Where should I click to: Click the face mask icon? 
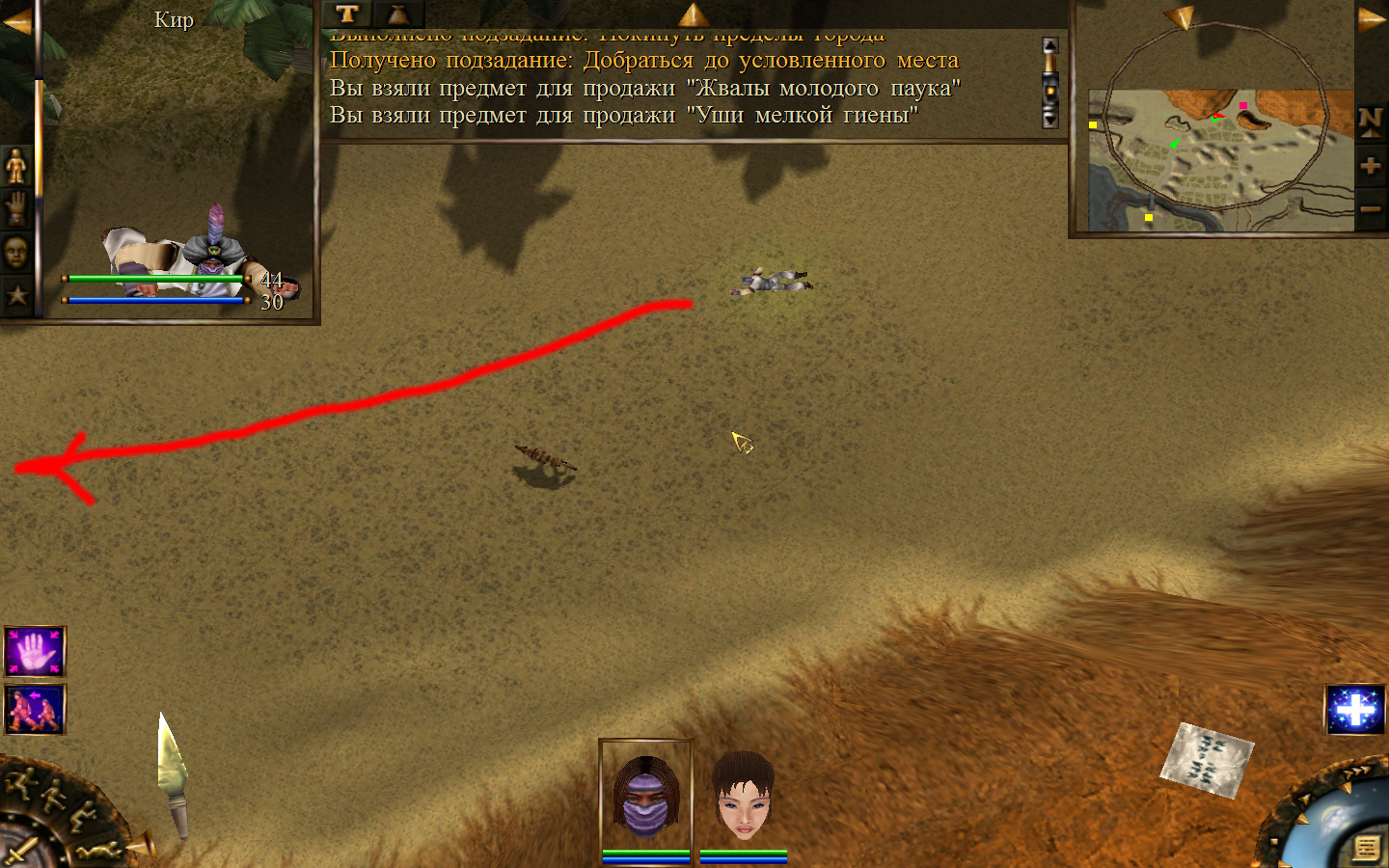(16, 253)
